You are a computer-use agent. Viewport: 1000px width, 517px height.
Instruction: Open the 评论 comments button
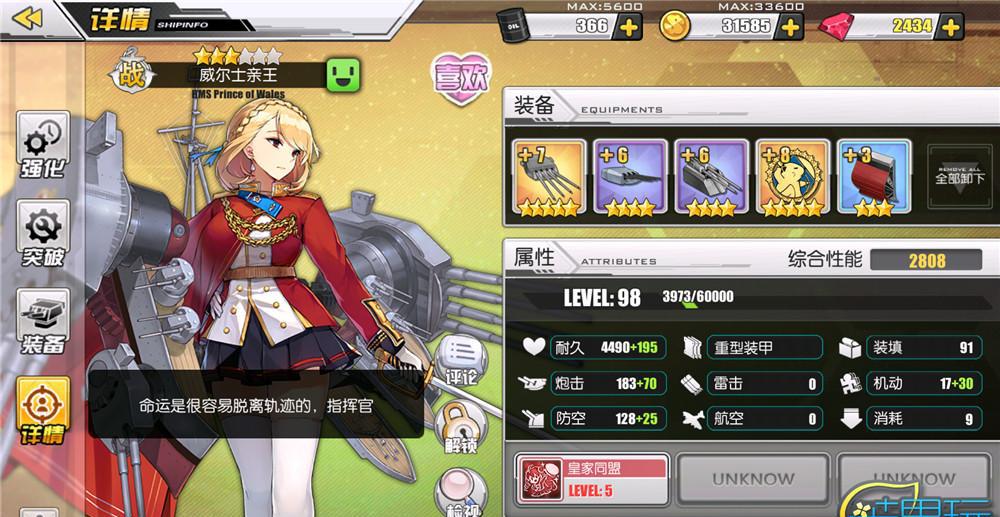(459, 361)
